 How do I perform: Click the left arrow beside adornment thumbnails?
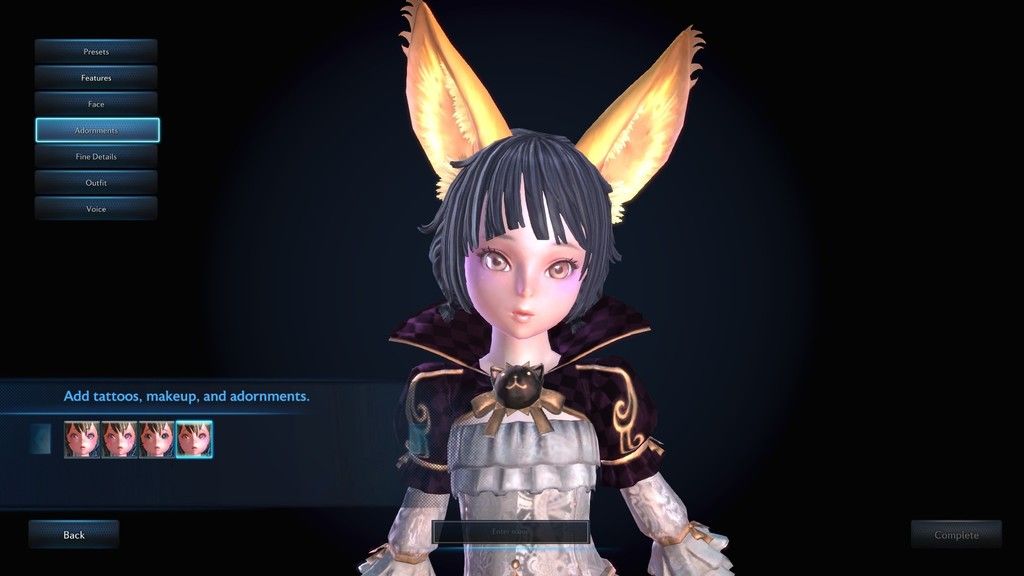pyautogui.click(x=40, y=439)
